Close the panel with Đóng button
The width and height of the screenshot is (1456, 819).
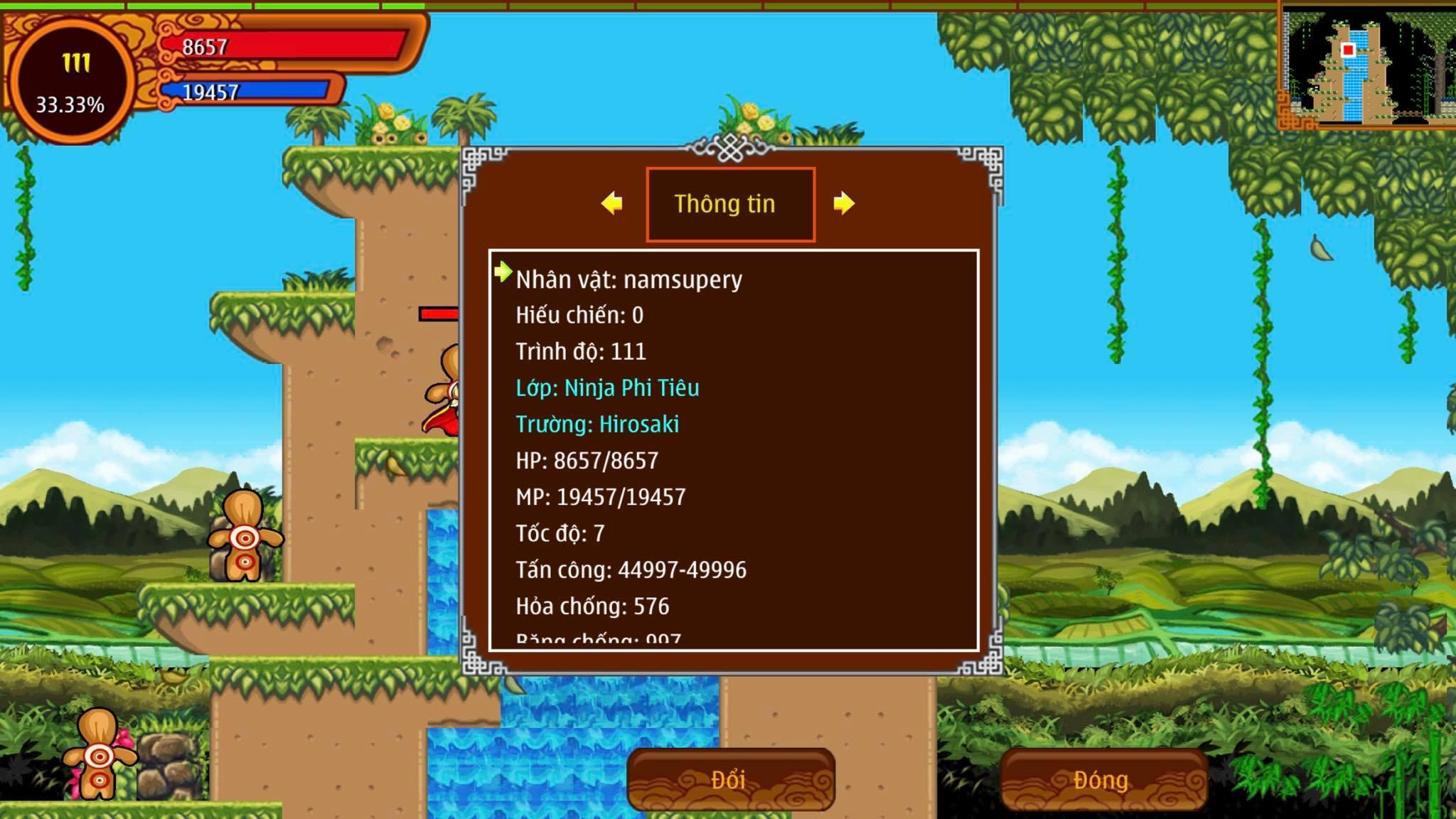1102,779
